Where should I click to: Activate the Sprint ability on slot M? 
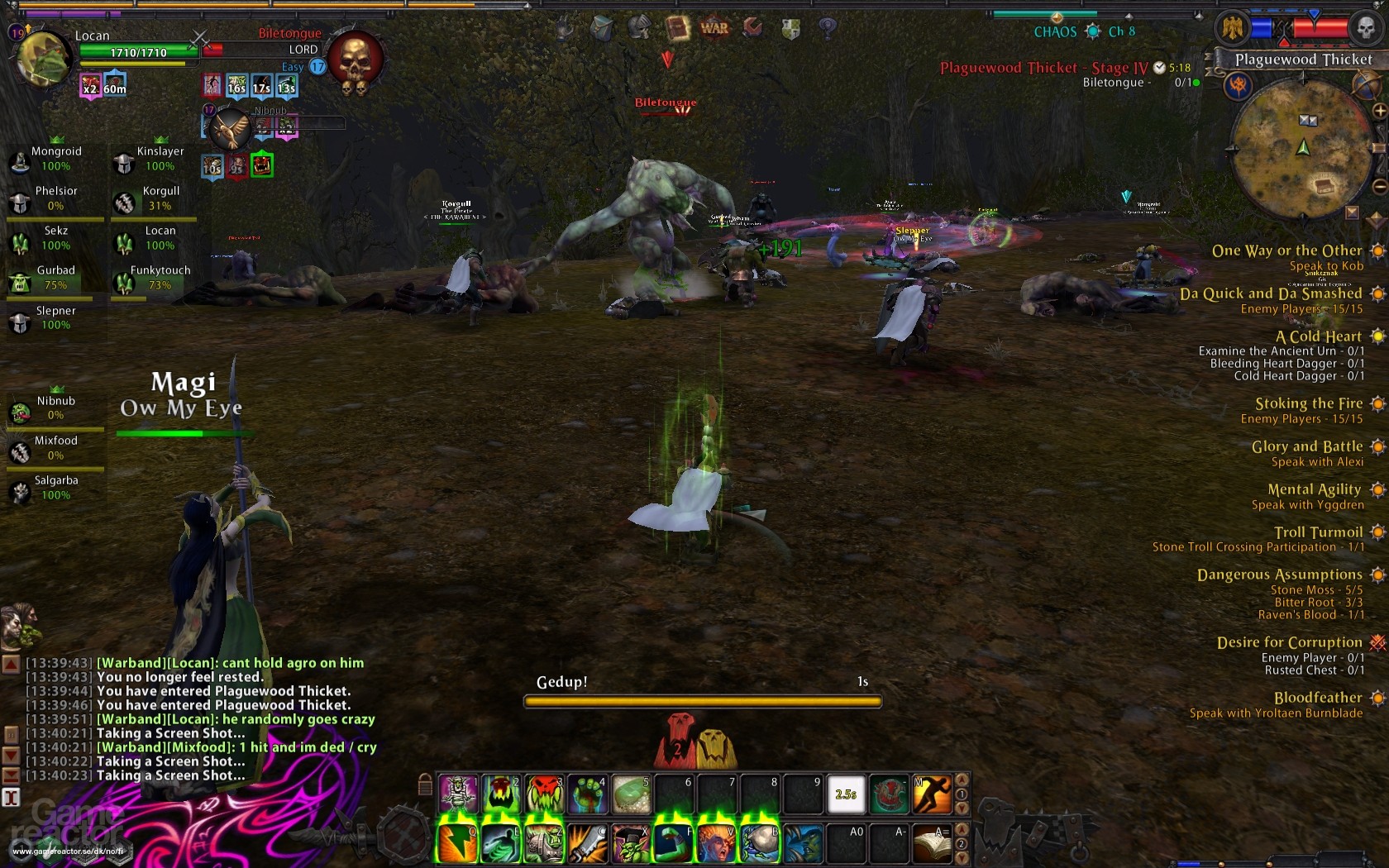coord(931,792)
